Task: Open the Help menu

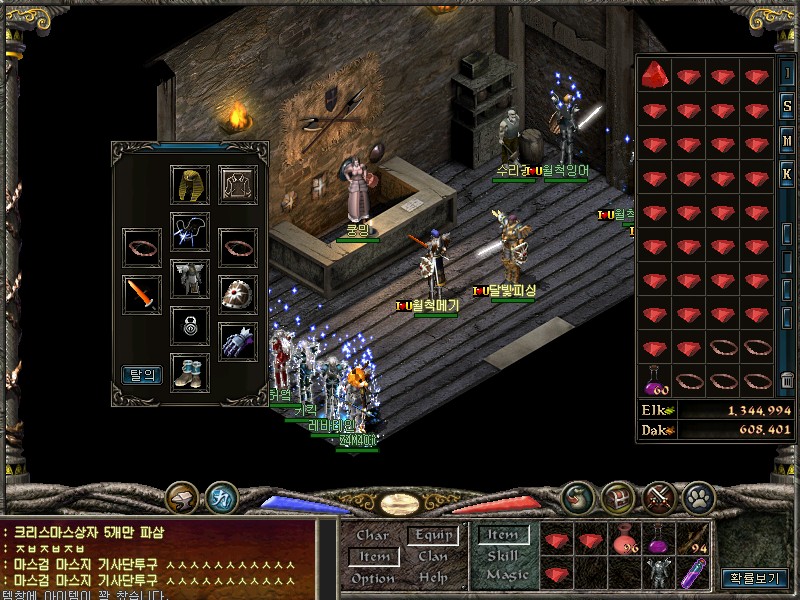Action: pyautogui.click(x=433, y=578)
